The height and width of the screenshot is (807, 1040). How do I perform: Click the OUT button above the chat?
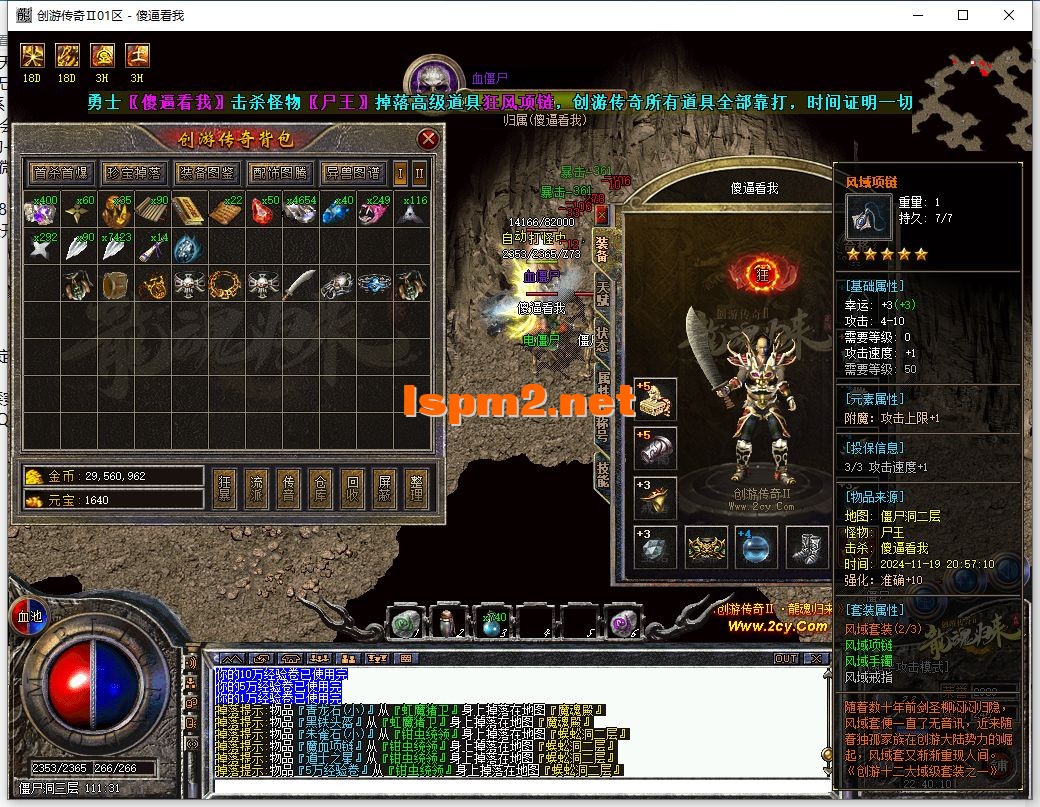[x=786, y=659]
